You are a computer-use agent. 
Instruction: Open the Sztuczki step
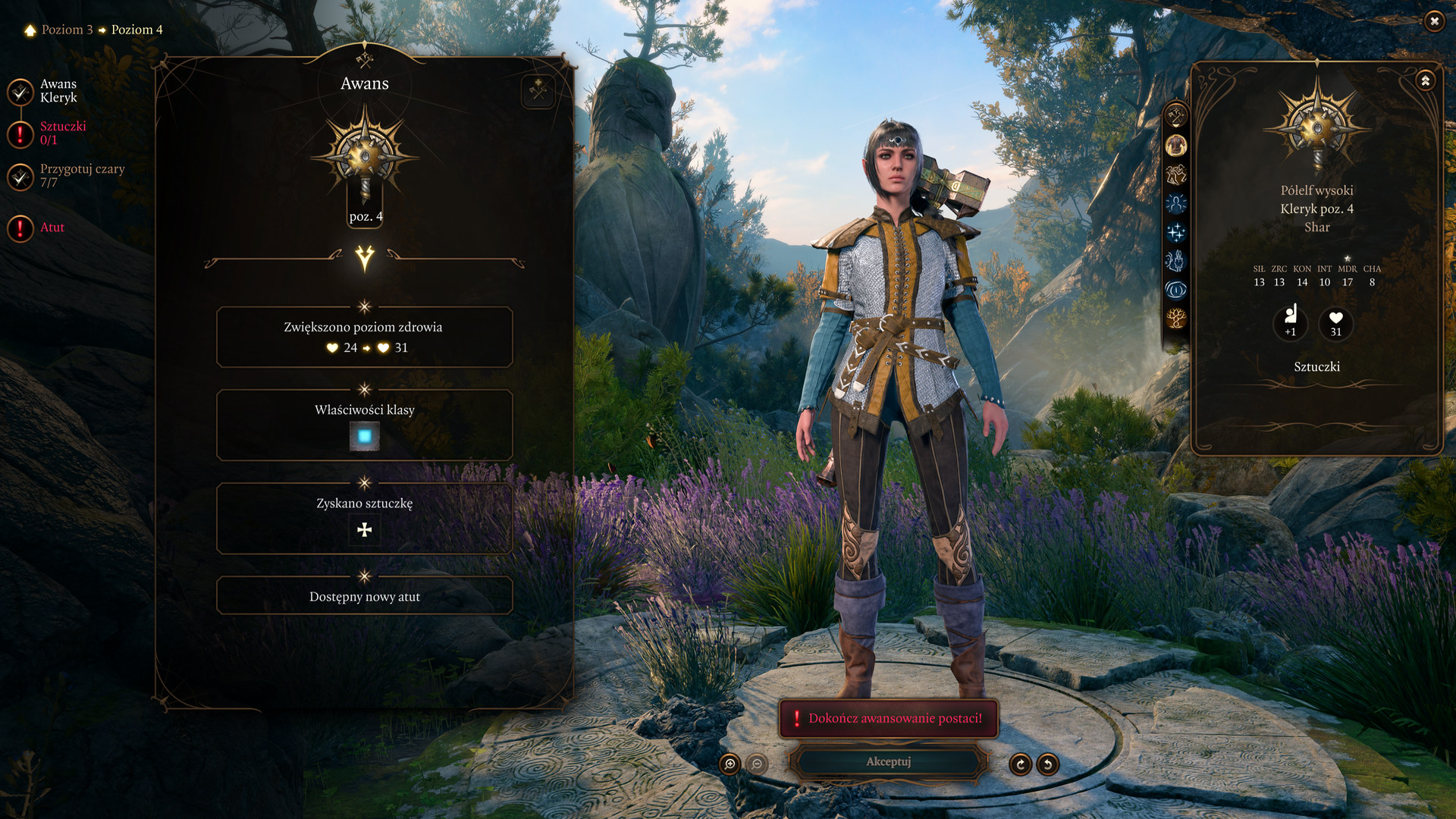(x=62, y=133)
